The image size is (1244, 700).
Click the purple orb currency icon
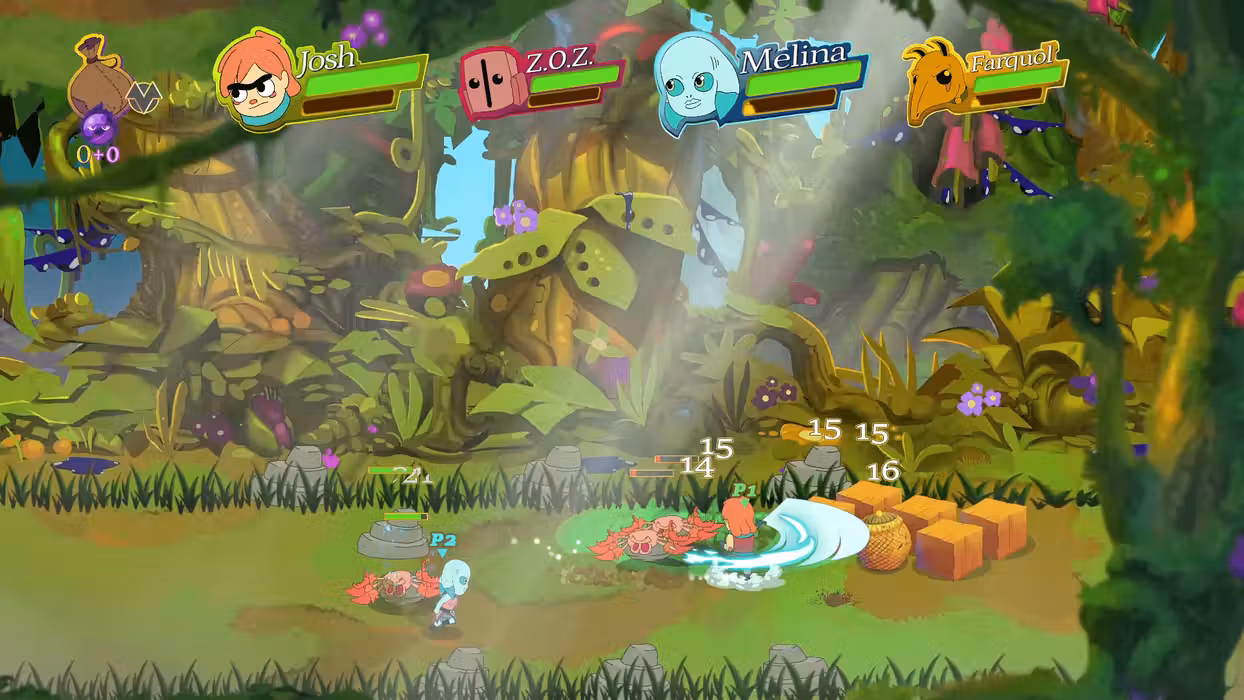(x=98, y=128)
